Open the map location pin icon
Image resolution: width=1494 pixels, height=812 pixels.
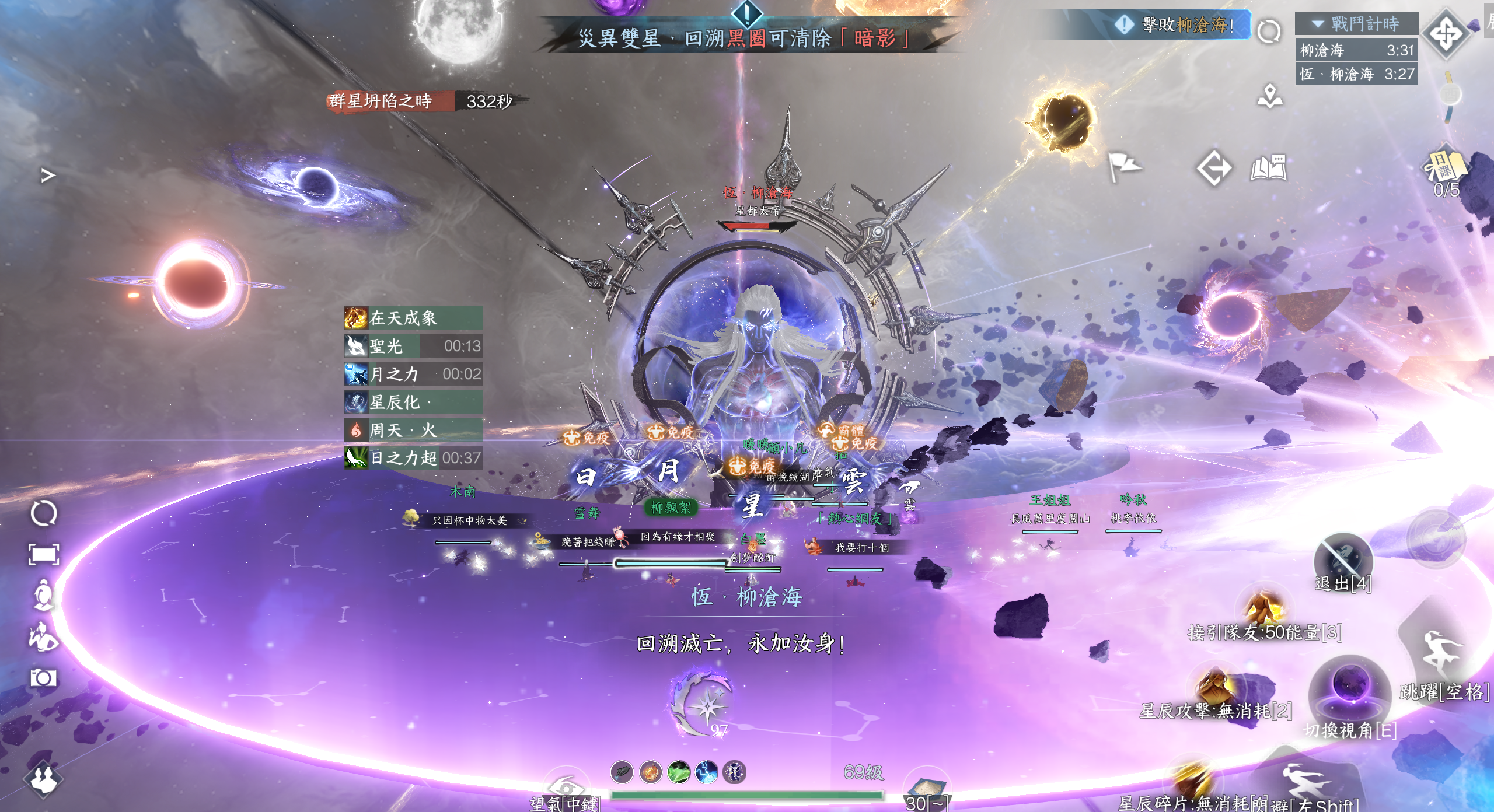coord(1270,97)
